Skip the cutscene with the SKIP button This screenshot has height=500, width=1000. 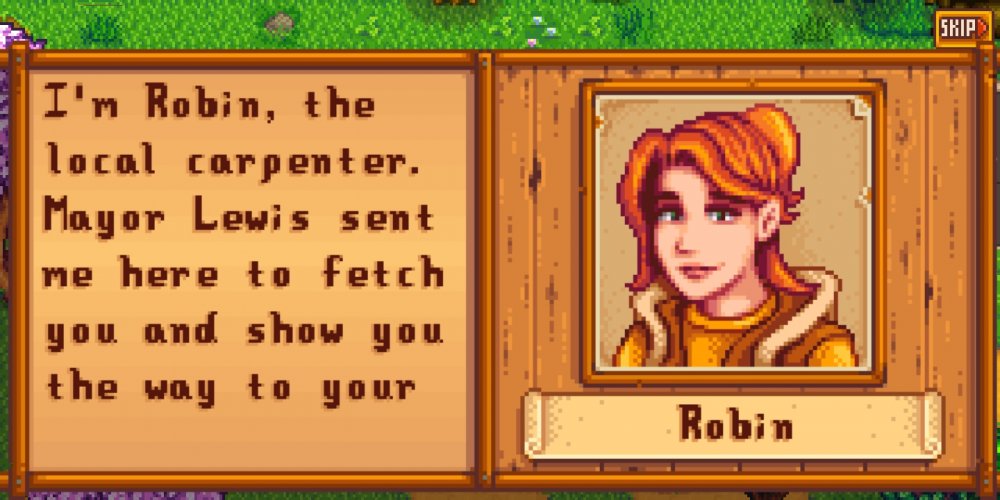[964, 29]
